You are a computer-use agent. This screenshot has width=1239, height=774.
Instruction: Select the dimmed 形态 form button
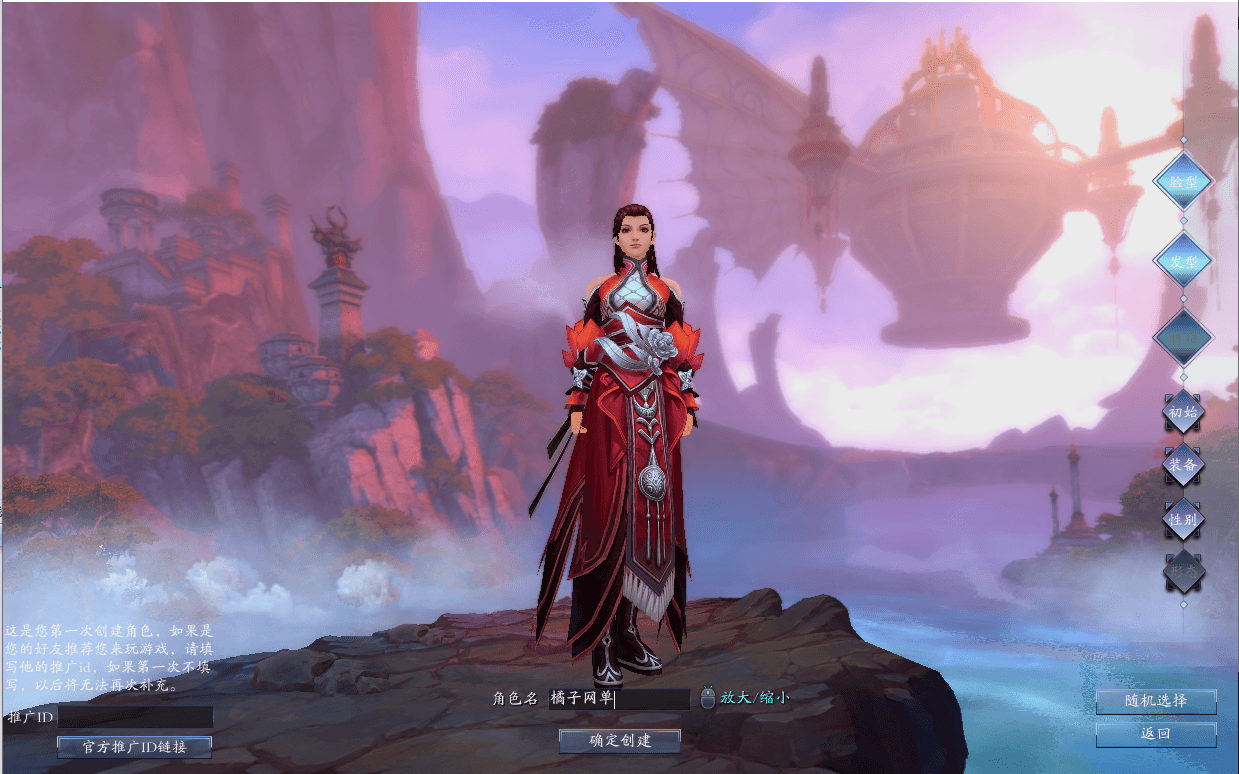point(1183,572)
